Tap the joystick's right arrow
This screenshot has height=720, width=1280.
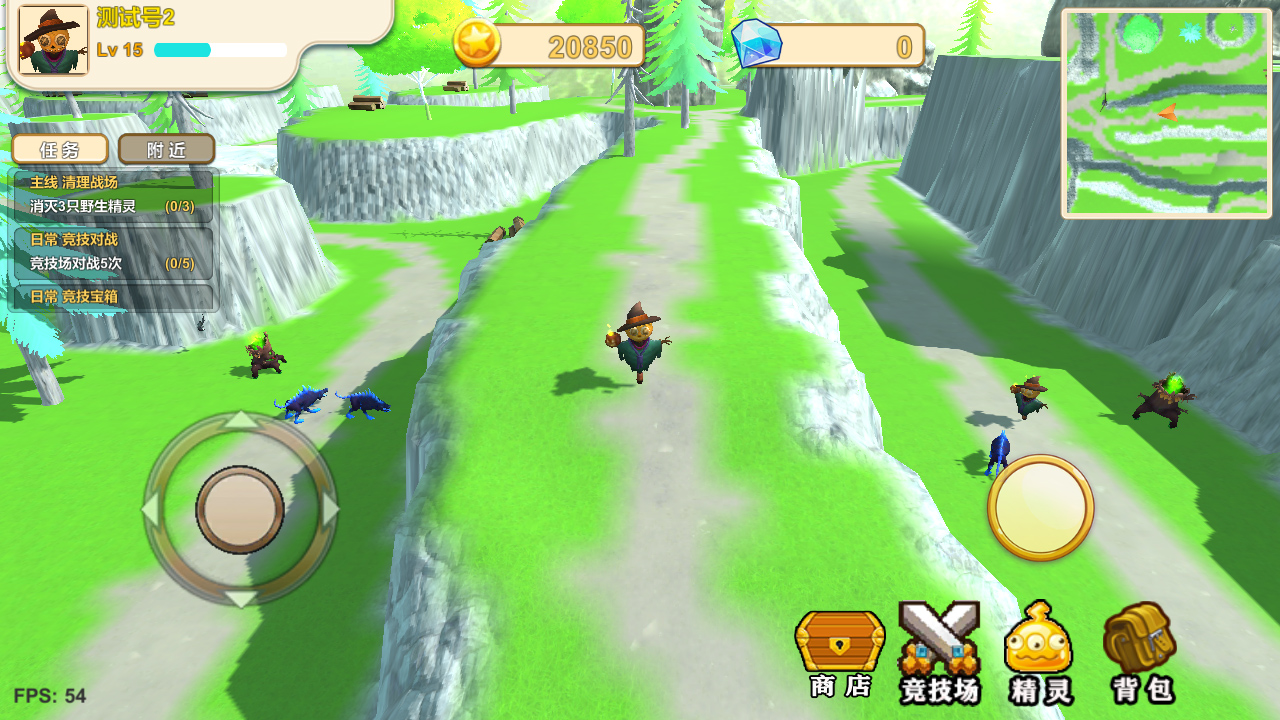(x=330, y=509)
